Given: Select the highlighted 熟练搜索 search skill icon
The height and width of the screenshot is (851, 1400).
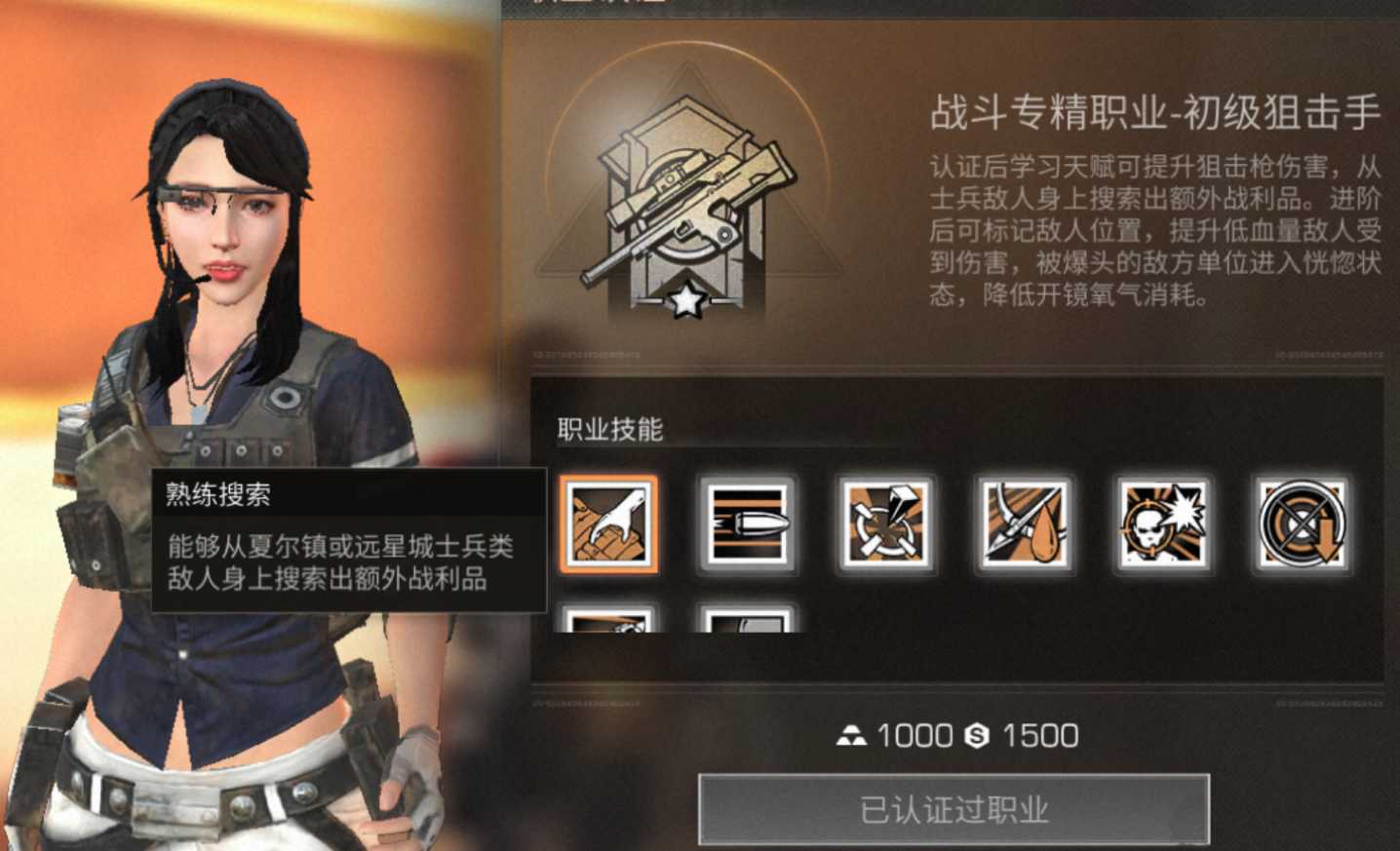Looking at the screenshot, I should click(607, 525).
